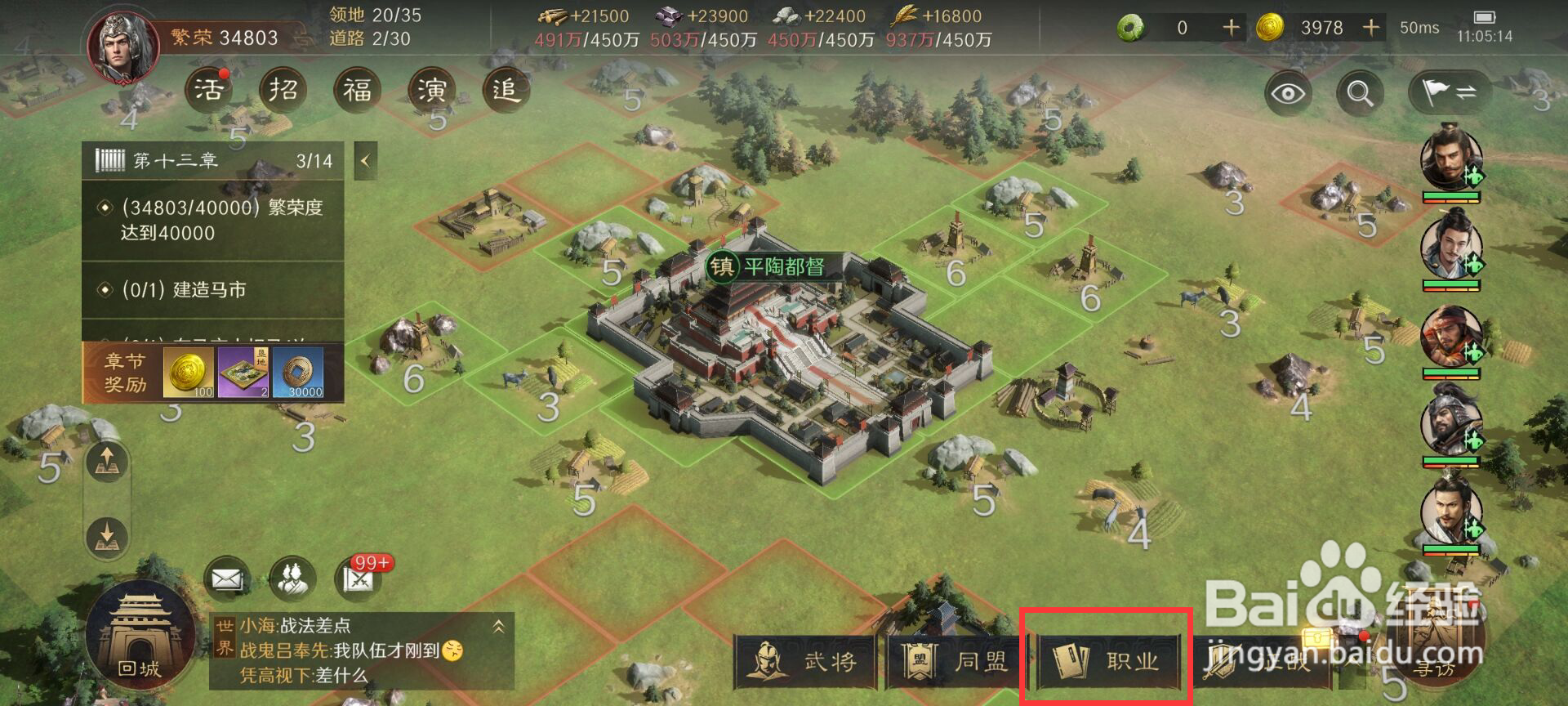Add gold coins with the plus button

pyautogui.click(x=1371, y=28)
